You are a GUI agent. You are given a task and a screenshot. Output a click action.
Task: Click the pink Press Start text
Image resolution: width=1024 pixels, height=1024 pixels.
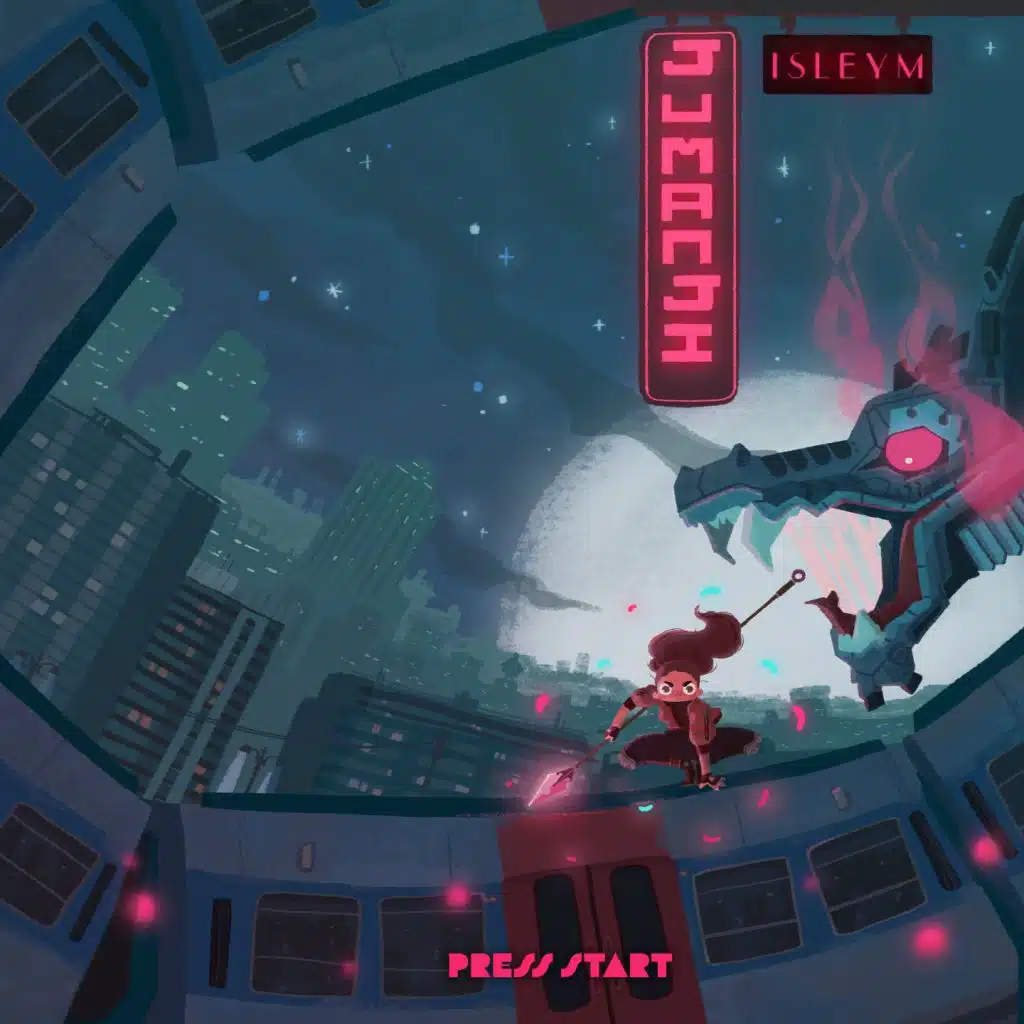click(559, 966)
